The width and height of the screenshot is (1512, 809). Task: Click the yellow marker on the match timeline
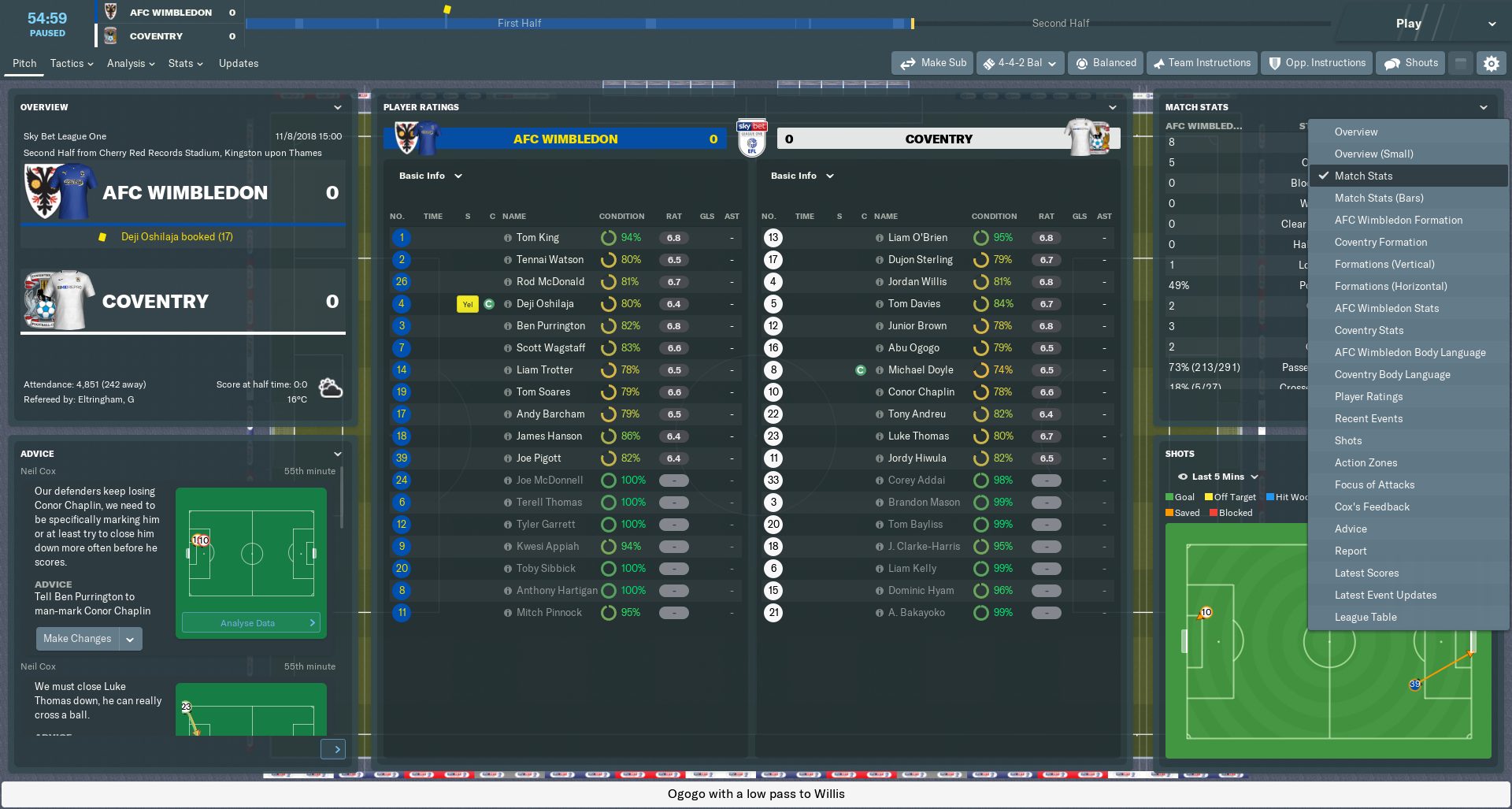point(447,8)
